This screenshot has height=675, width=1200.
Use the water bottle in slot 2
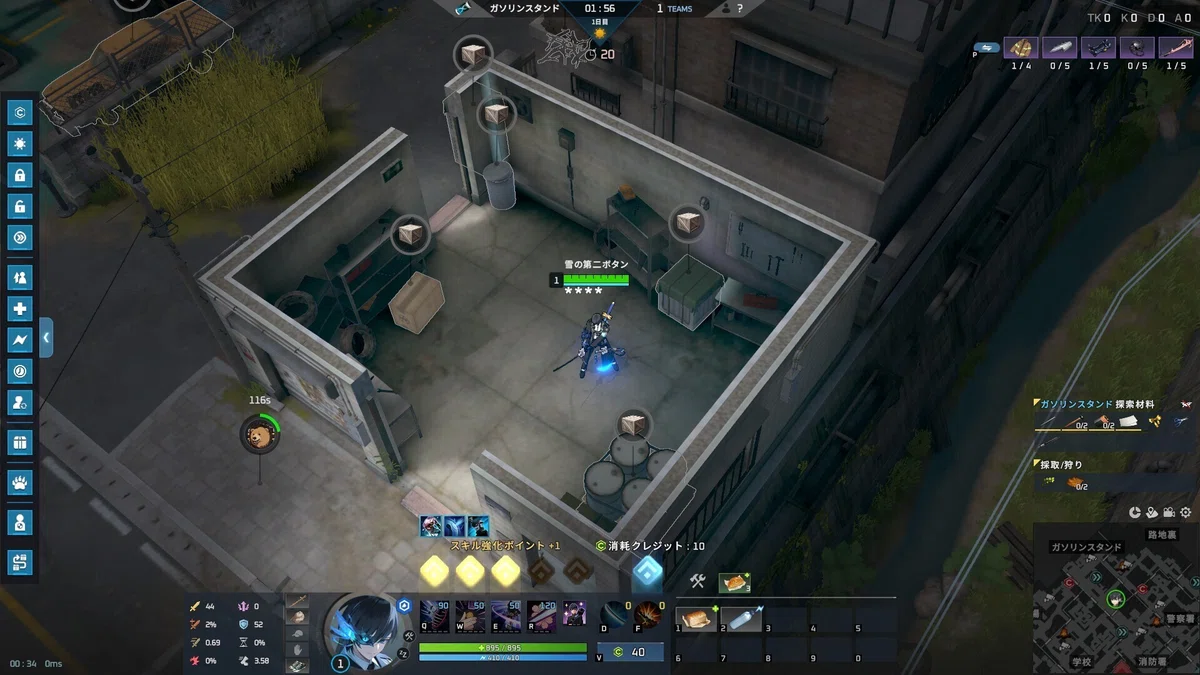742,620
